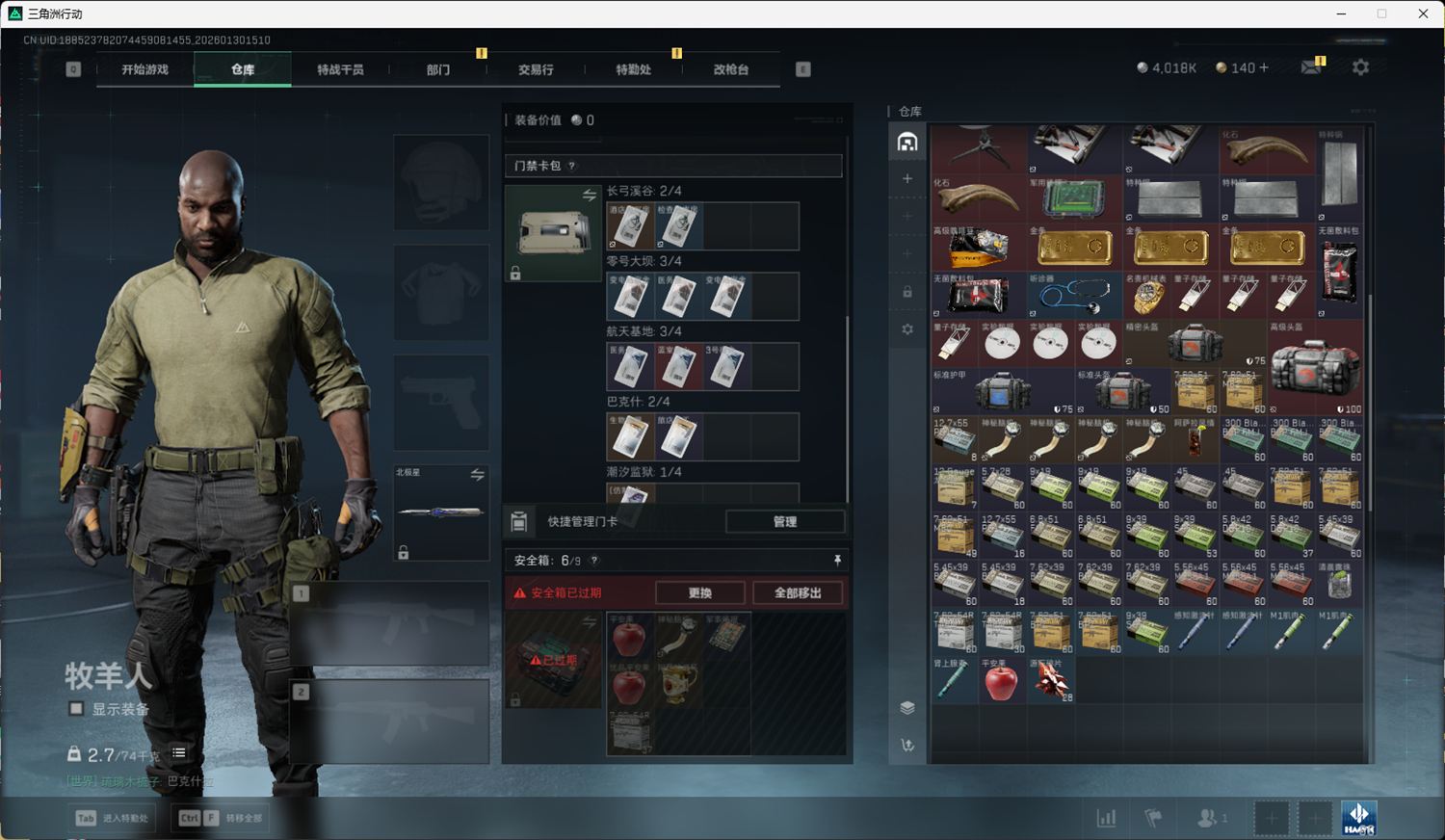
Task: Click the warehouse home icon in the sidebar
Action: [907, 143]
